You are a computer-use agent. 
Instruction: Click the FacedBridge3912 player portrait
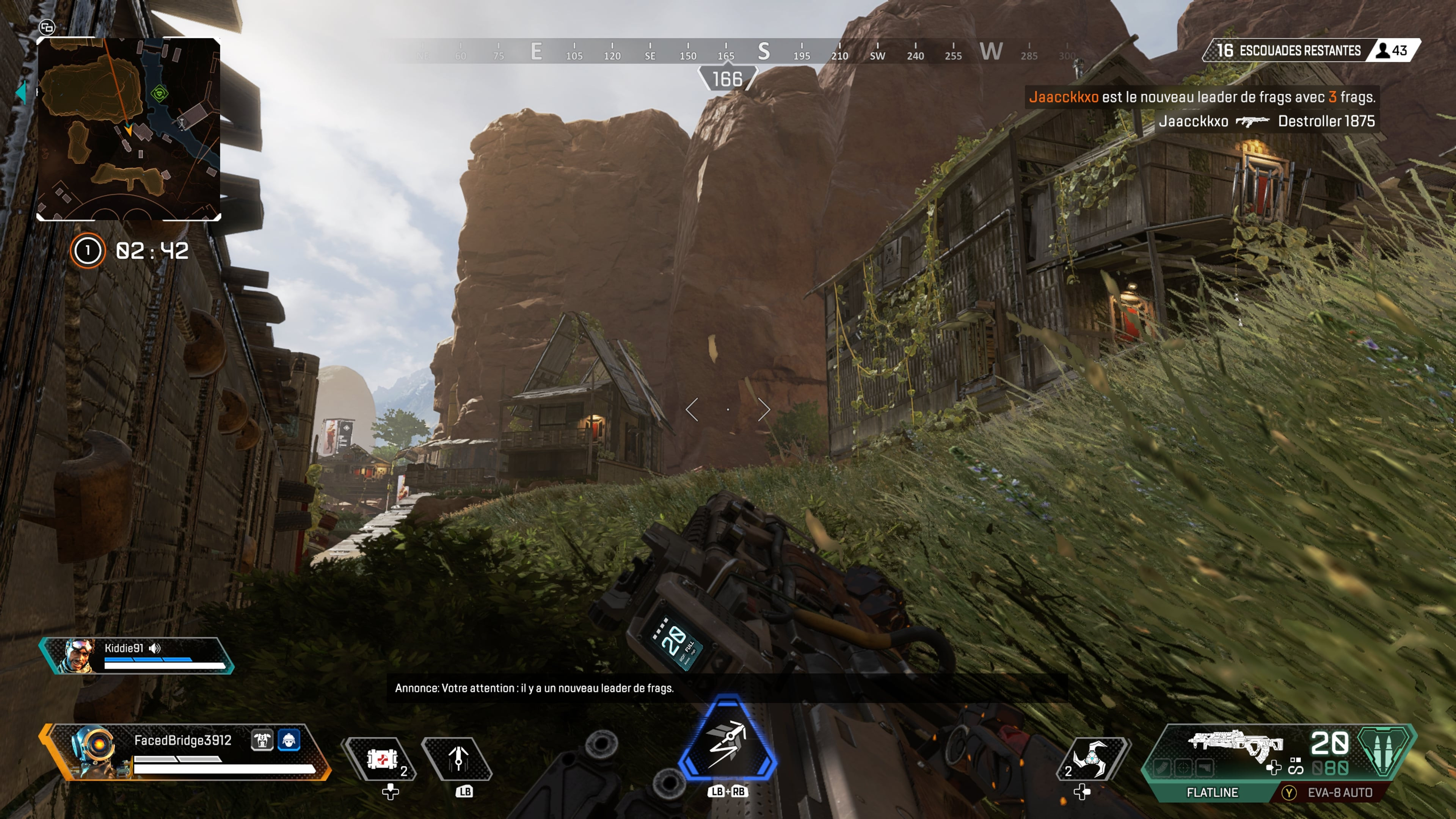[x=91, y=751]
